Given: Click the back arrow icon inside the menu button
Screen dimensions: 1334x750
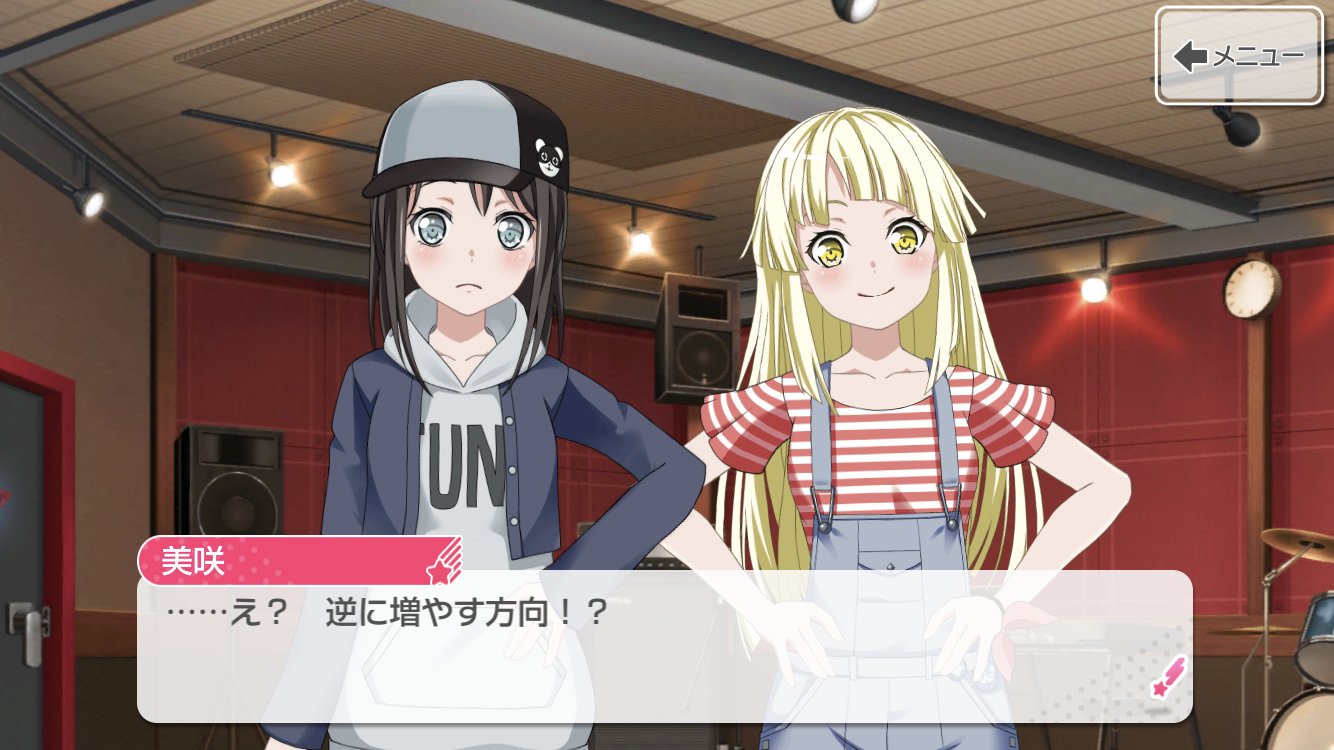Looking at the screenshot, I should [x=1190, y=58].
